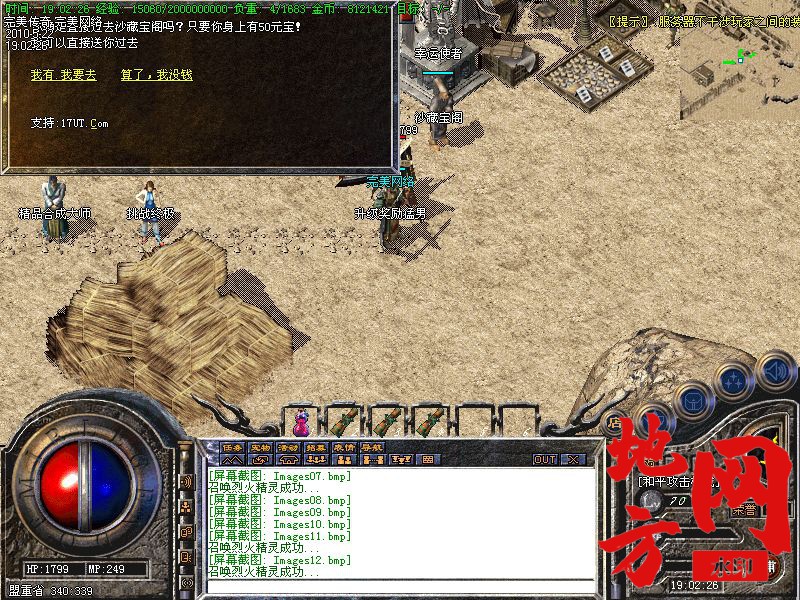This screenshot has height=600, width=800.
Task: Open the 店 shop round button
Action: [617, 423]
